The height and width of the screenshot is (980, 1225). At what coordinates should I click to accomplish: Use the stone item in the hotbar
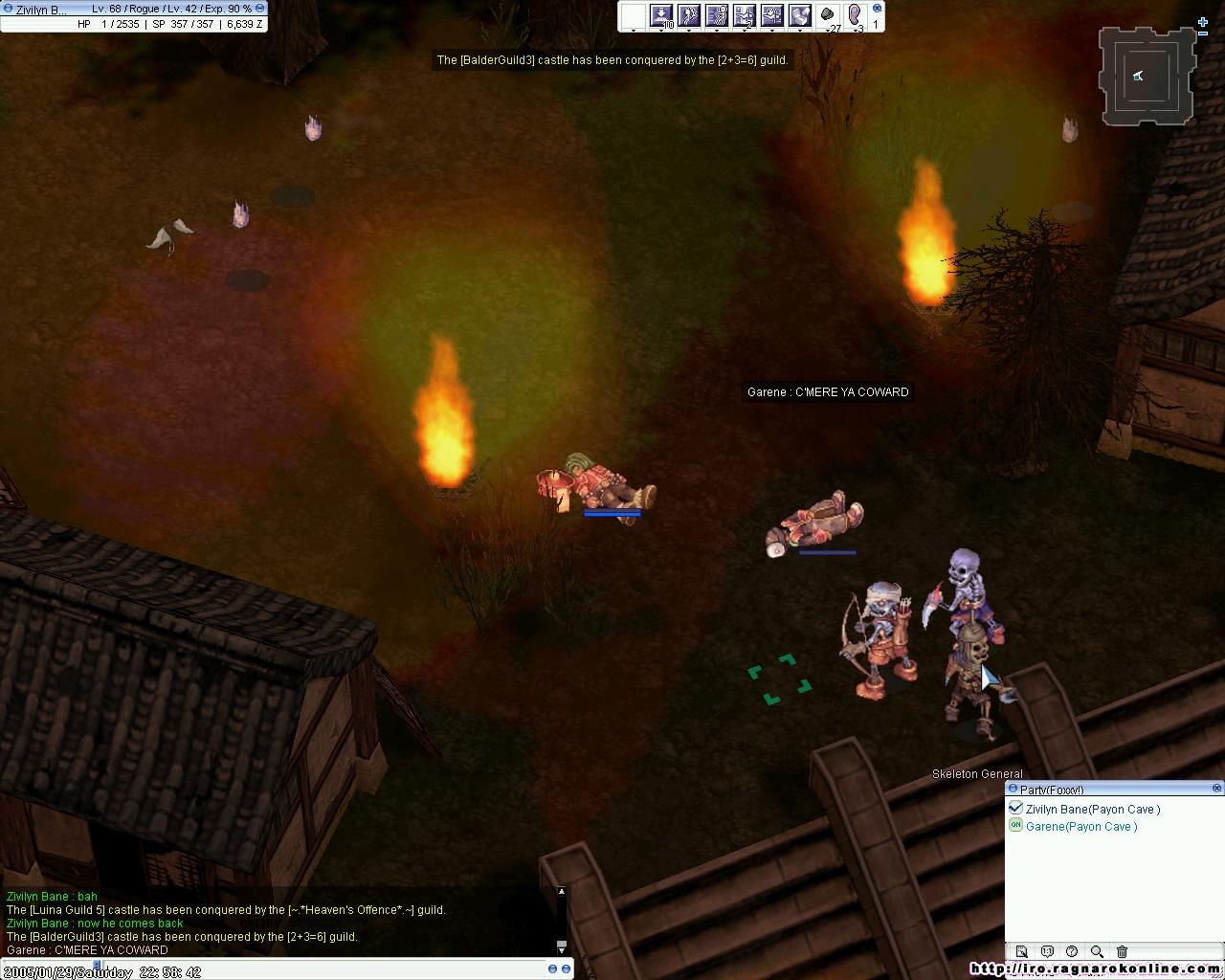coord(828,15)
